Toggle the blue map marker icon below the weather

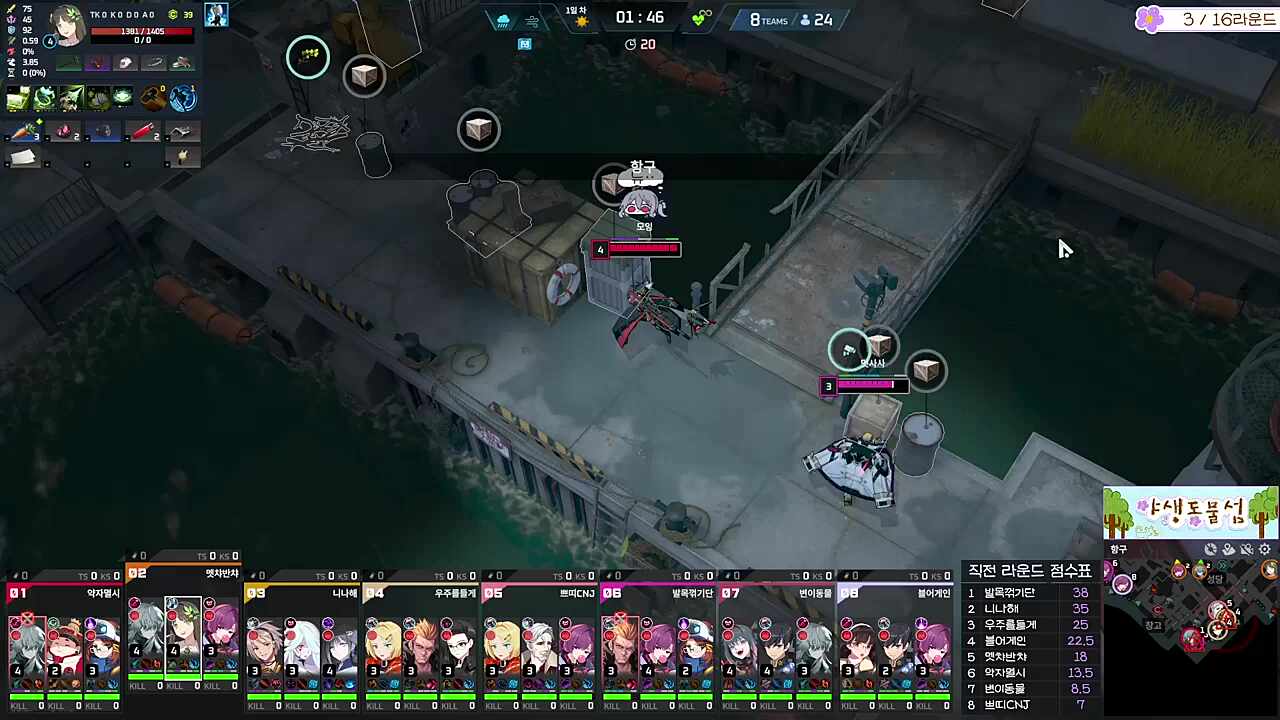pos(524,44)
